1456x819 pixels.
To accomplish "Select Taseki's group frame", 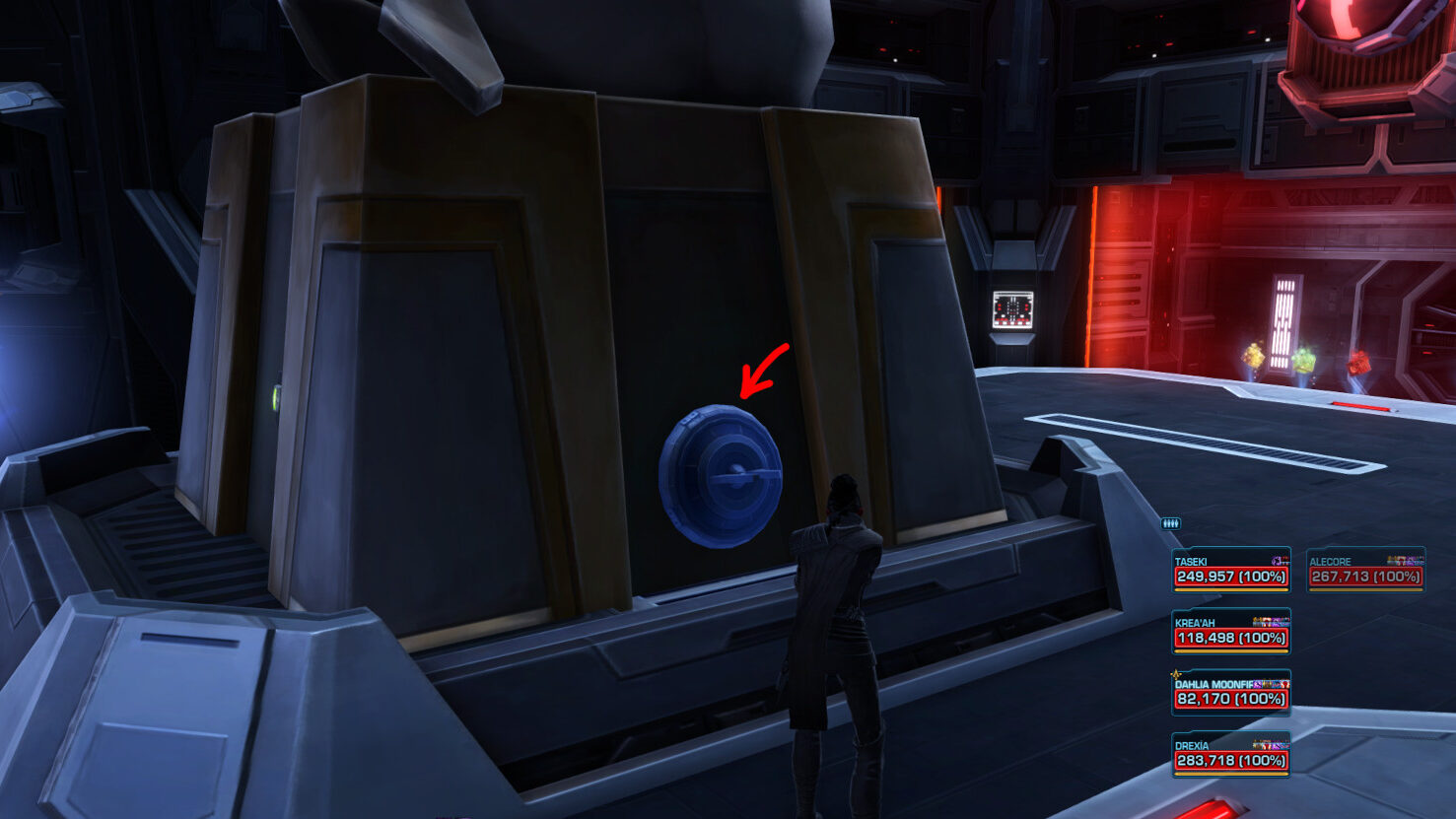I will pyautogui.click(x=1231, y=571).
